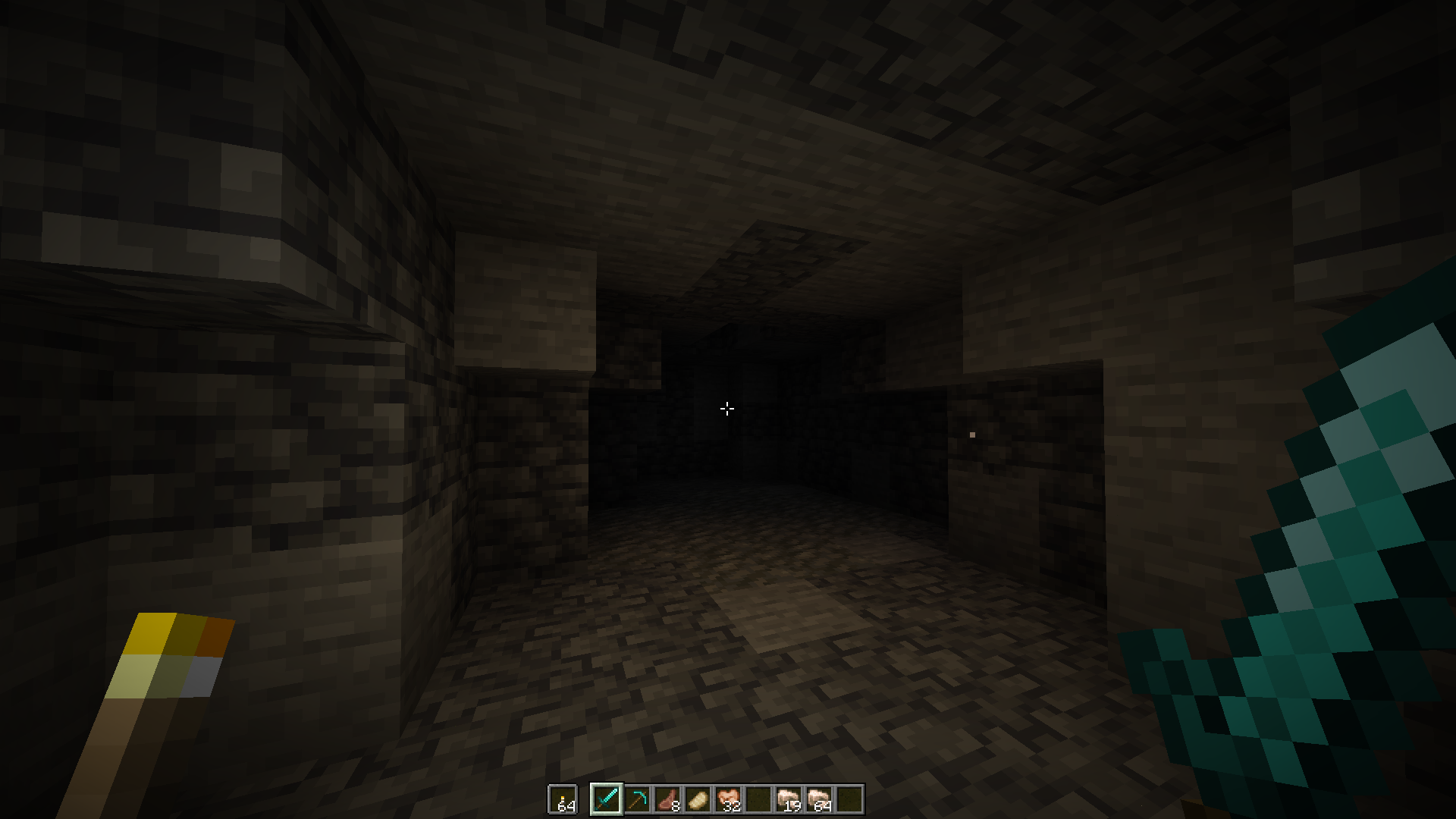The width and height of the screenshot is (1456, 819).
Task: Click the small white speck on the right wall
Action: (971, 435)
